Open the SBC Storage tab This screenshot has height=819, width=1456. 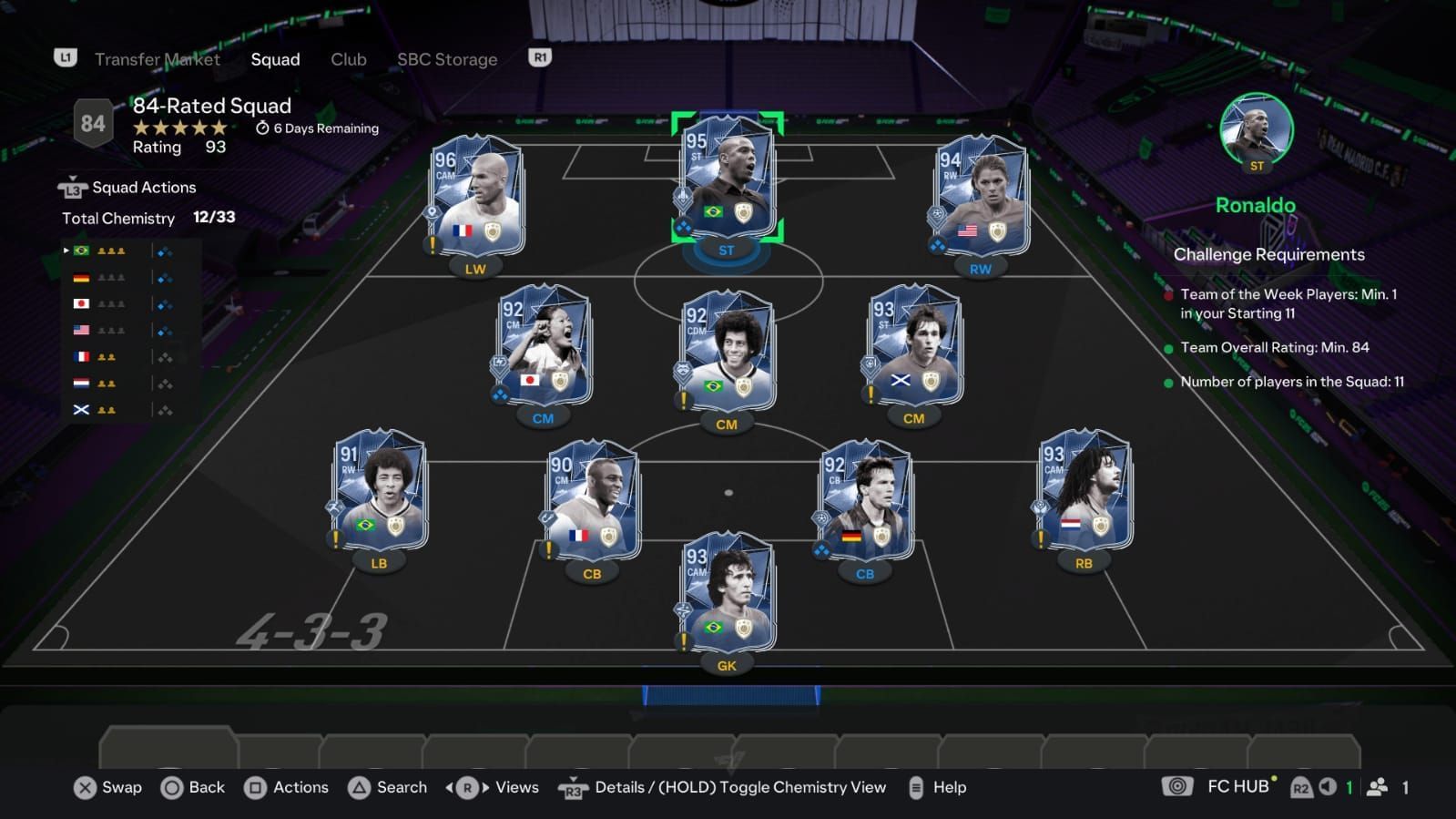tap(447, 59)
